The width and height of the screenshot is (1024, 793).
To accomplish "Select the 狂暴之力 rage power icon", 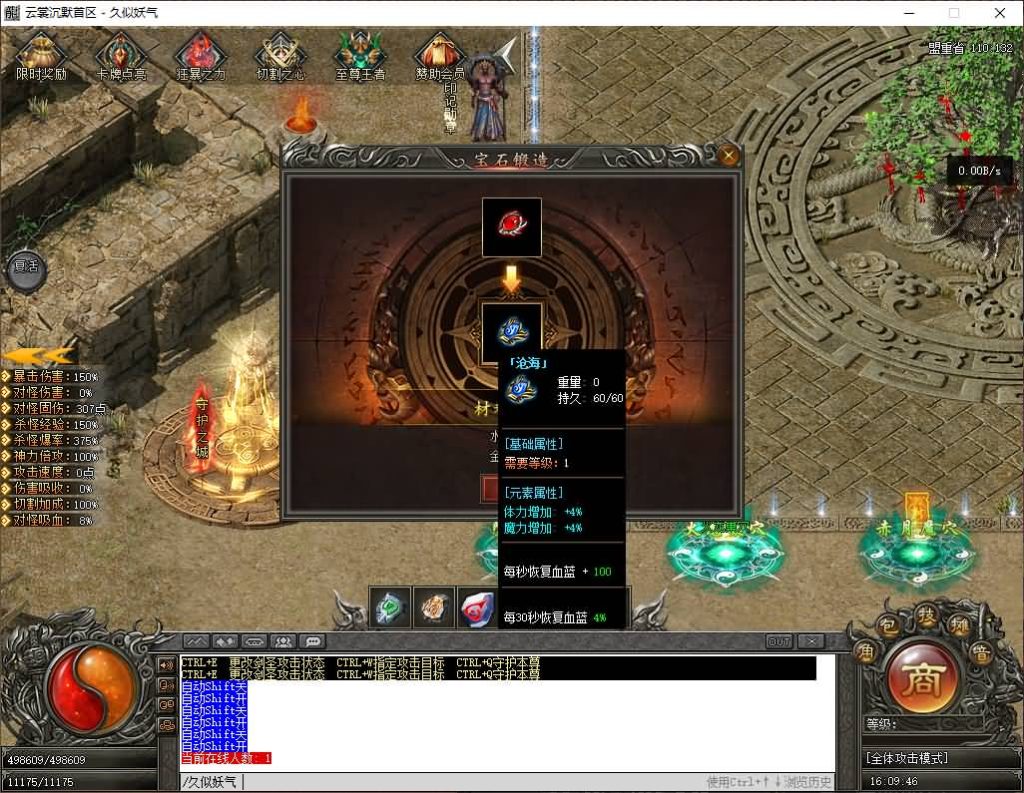I will (x=201, y=56).
